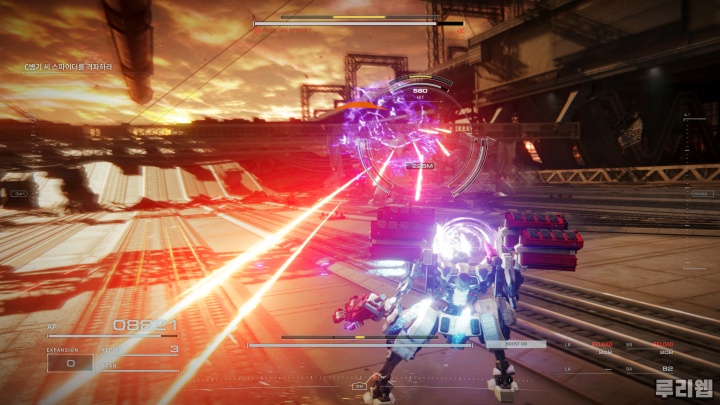720x405 pixels.
Task: Open the Ruliweb watermark logo
Action: point(683,388)
